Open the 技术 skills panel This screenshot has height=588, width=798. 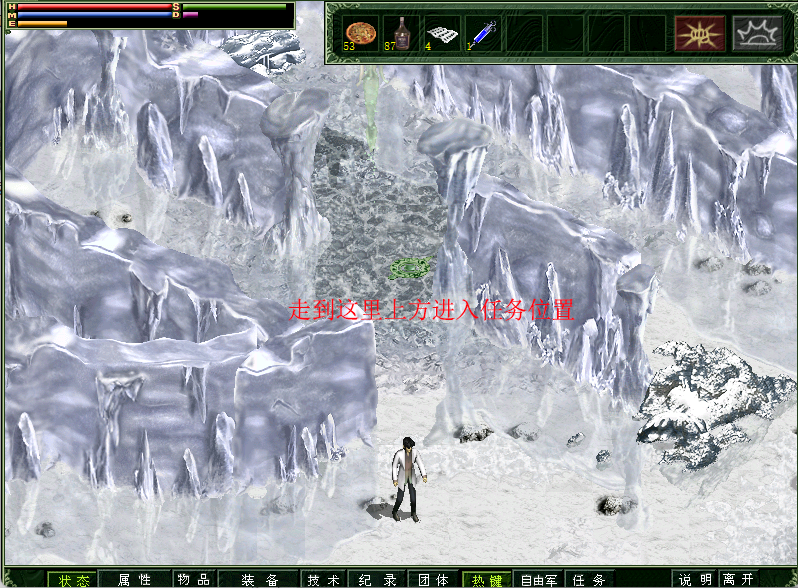point(323,579)
